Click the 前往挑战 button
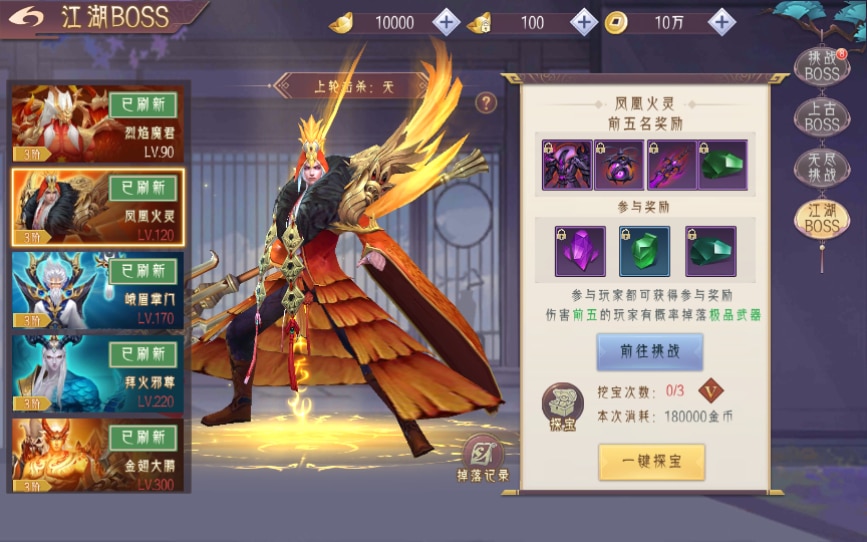The height and width of the screenshot is (542, 867). coord(650,352)
